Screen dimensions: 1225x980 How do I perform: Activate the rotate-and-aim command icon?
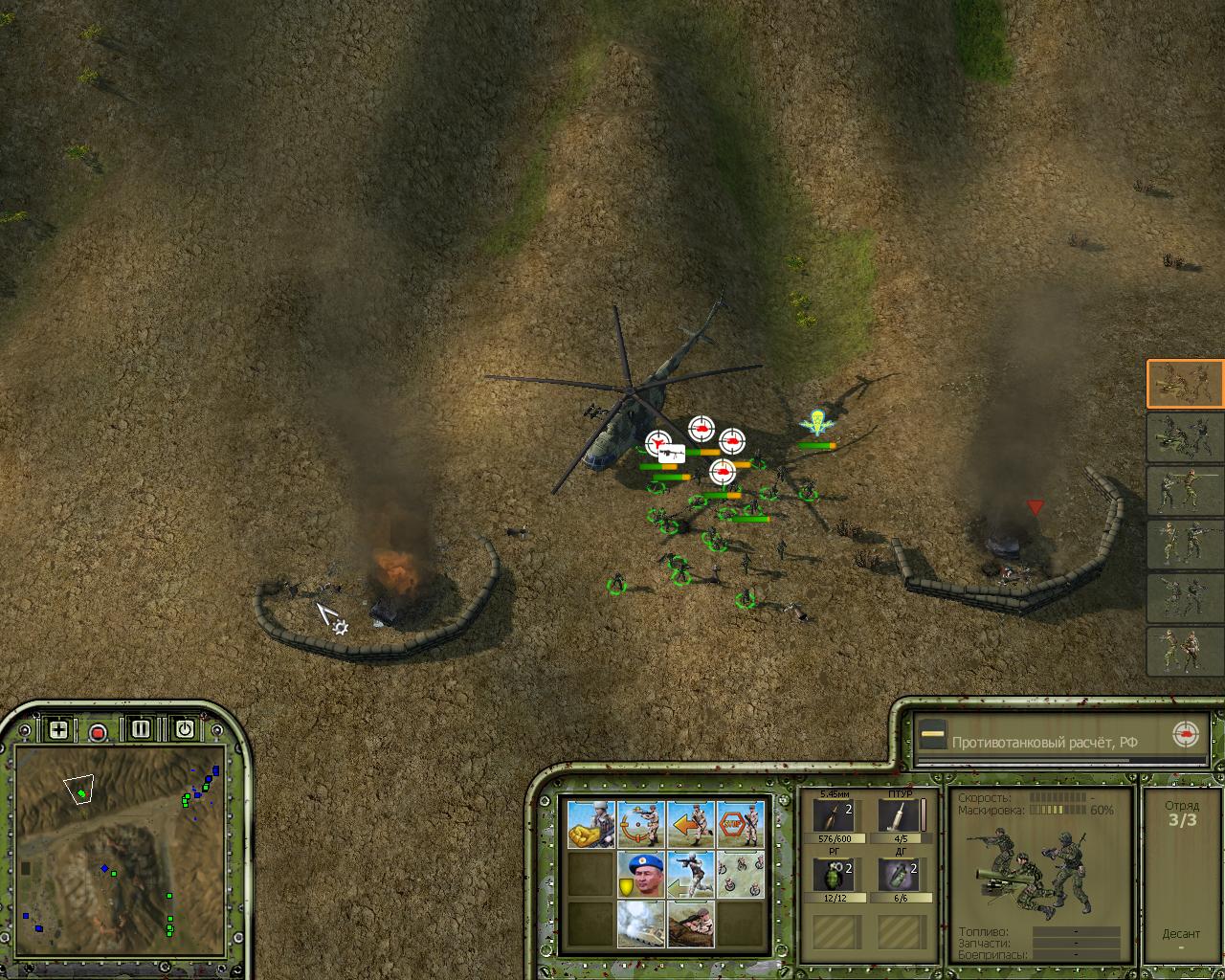point(640,824)
